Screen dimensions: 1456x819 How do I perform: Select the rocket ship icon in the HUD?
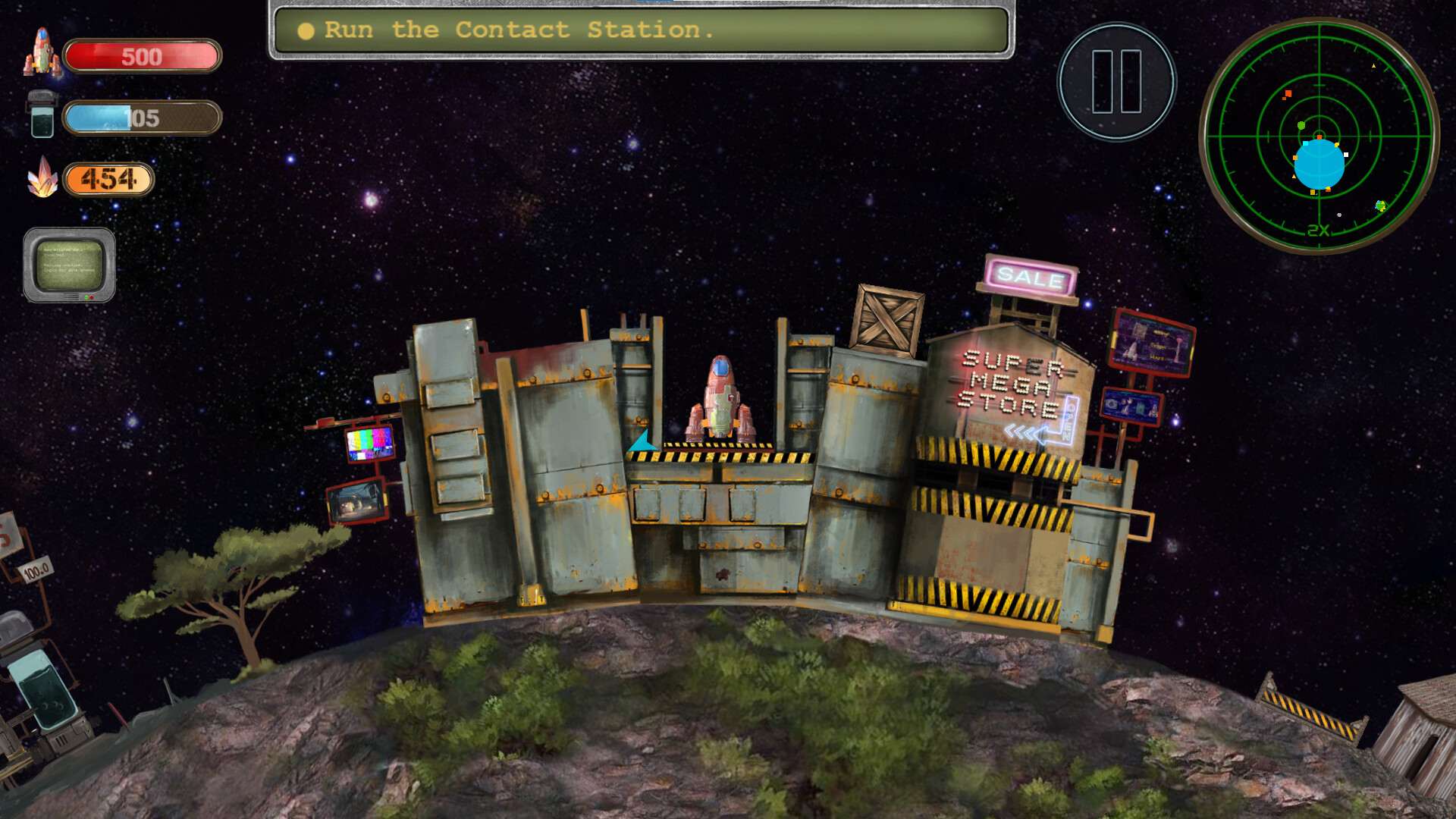click(x=43, y=53)
